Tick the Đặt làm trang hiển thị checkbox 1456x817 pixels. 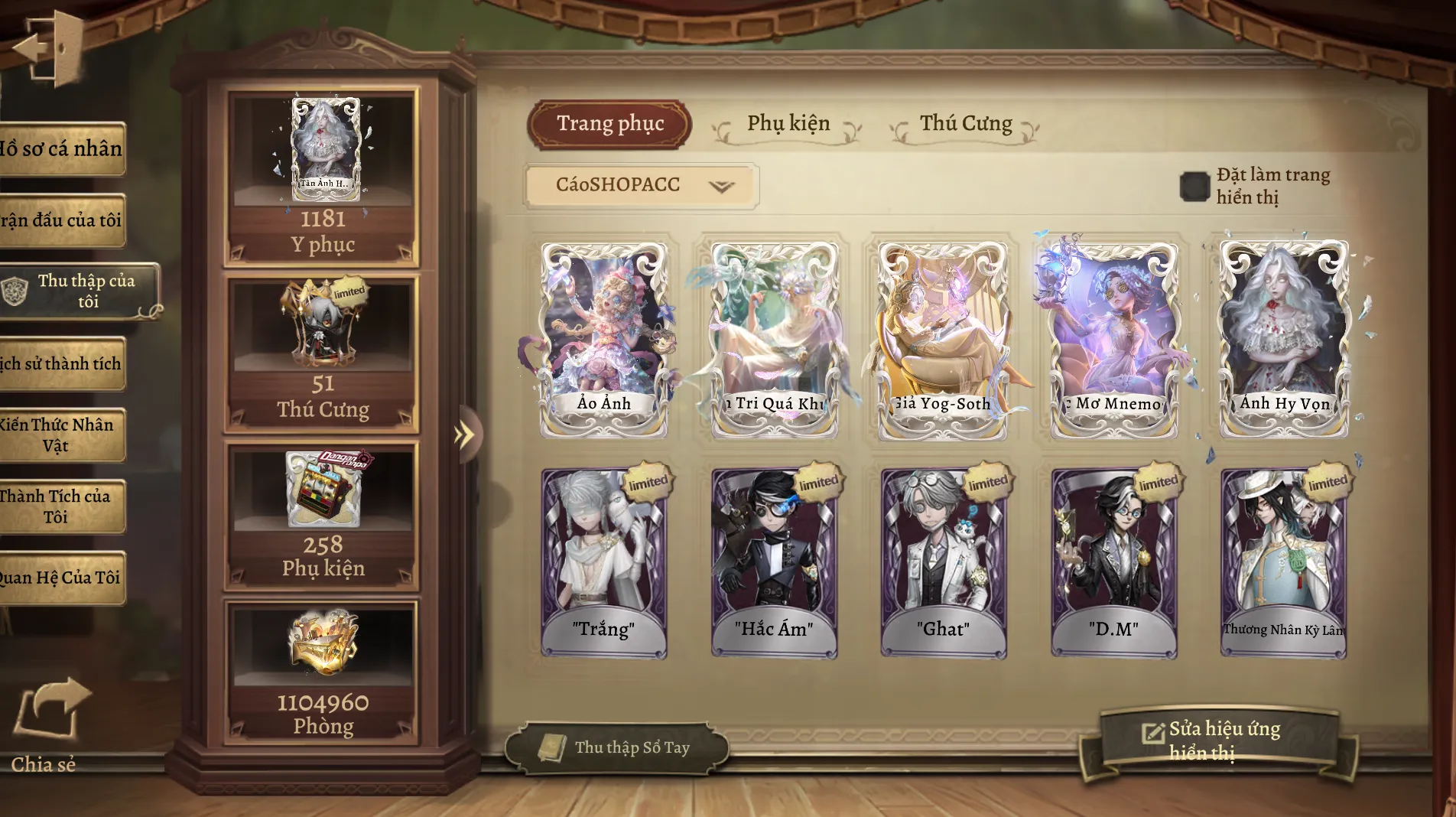click(1194, 186)
